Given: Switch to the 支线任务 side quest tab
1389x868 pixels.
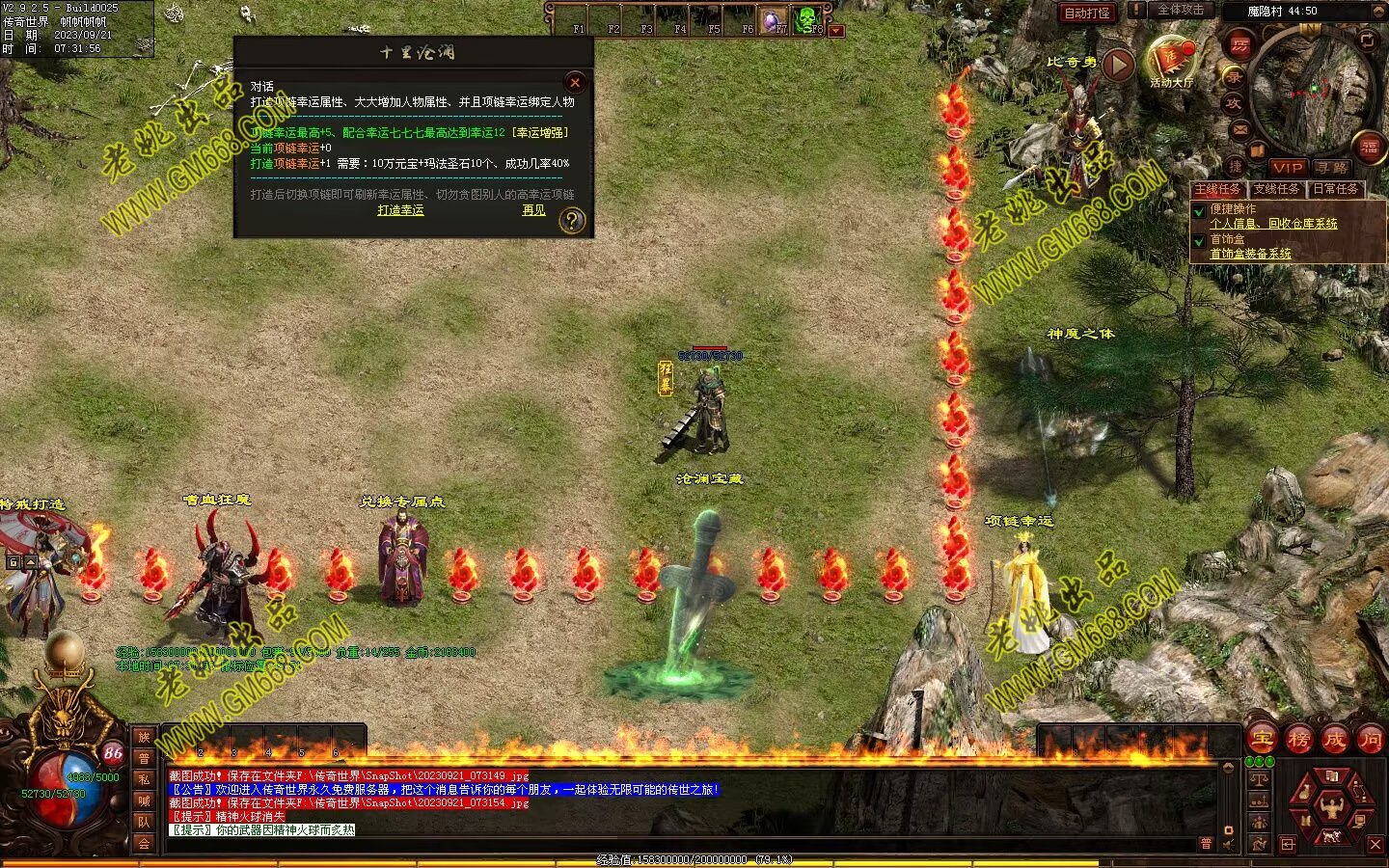Looking at the screenshot, I should tap(1276, 189).
